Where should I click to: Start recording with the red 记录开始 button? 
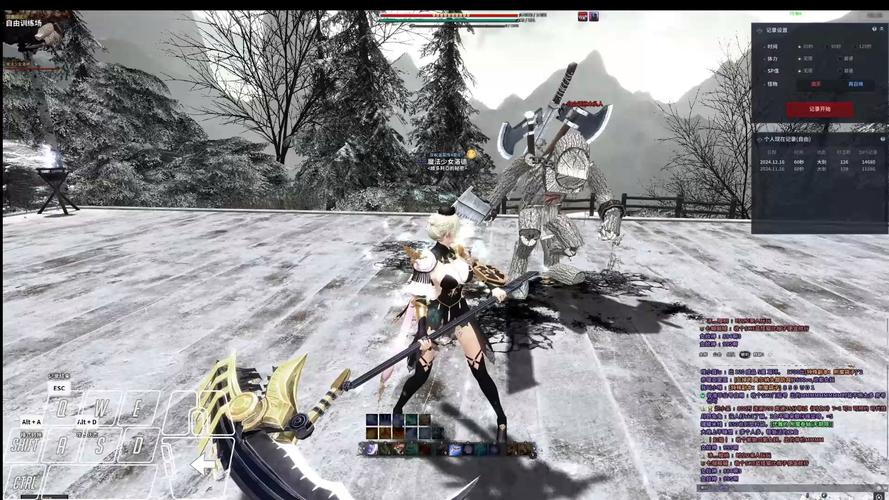(819, 108)
